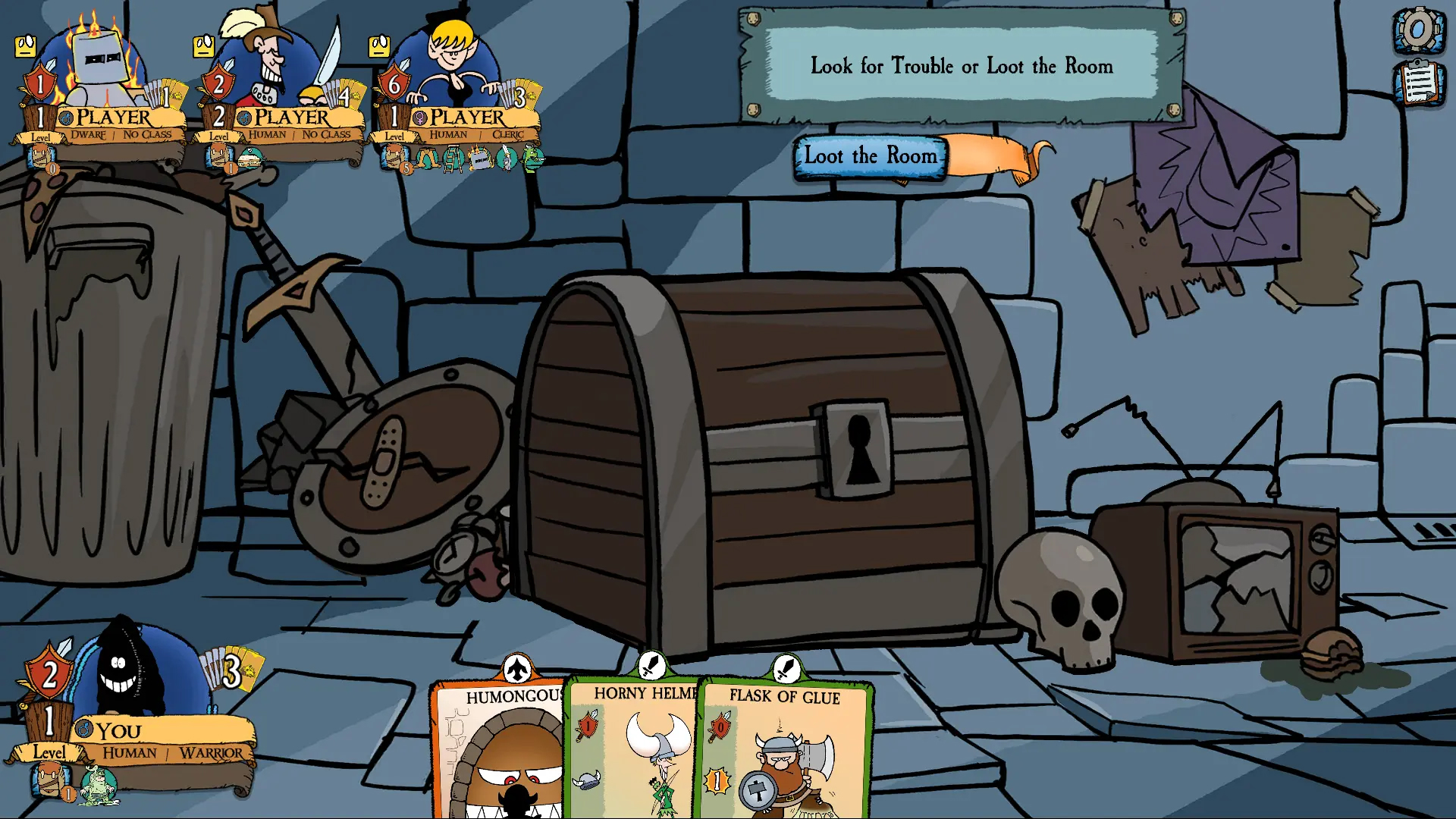This screenshot has width=1456, height=819.
Task: Toggle the egg indicator above the Dwarf player
Action: pos(26,47)
